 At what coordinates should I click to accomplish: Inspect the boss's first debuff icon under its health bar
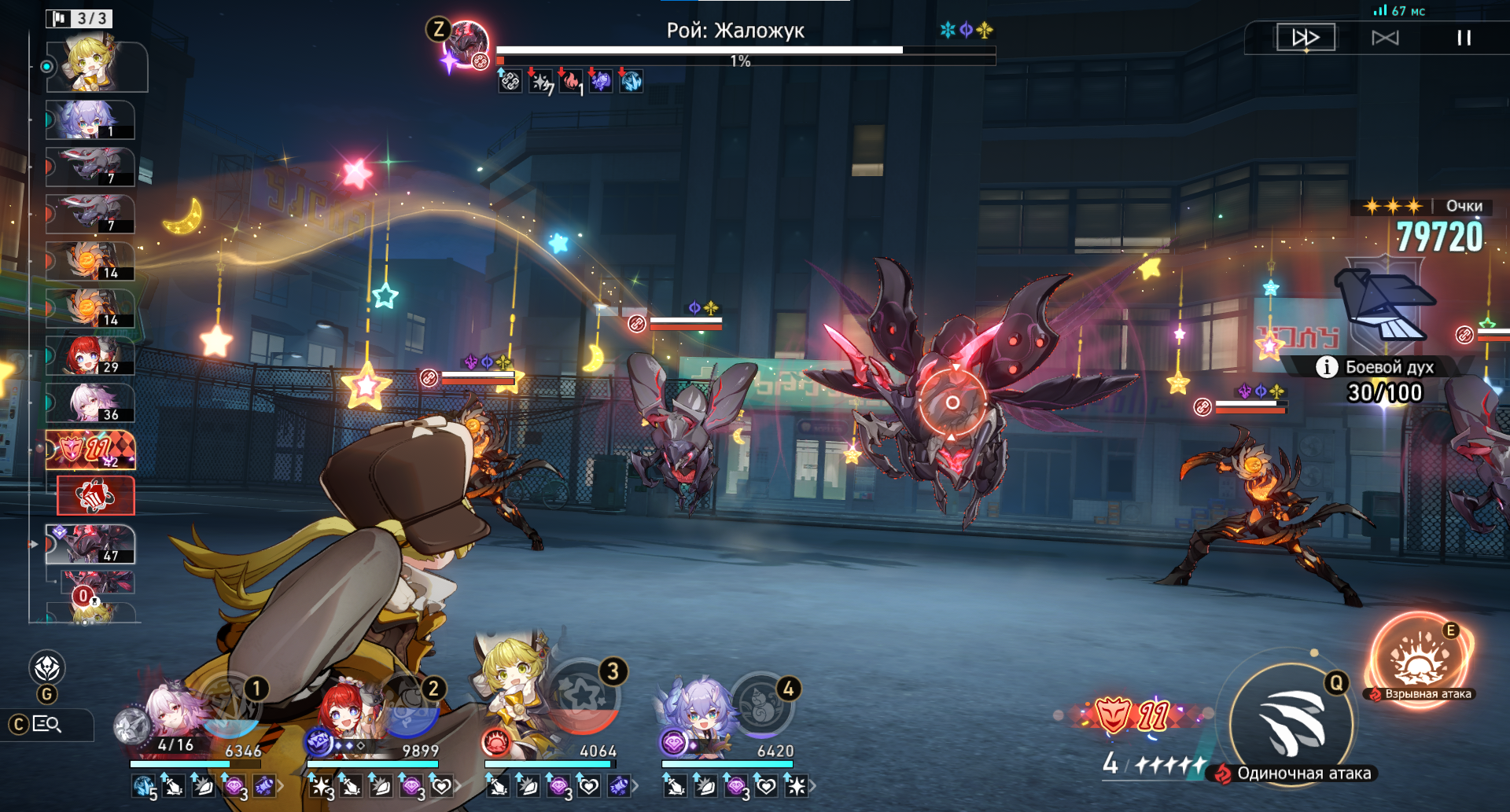tap(510, 81)
